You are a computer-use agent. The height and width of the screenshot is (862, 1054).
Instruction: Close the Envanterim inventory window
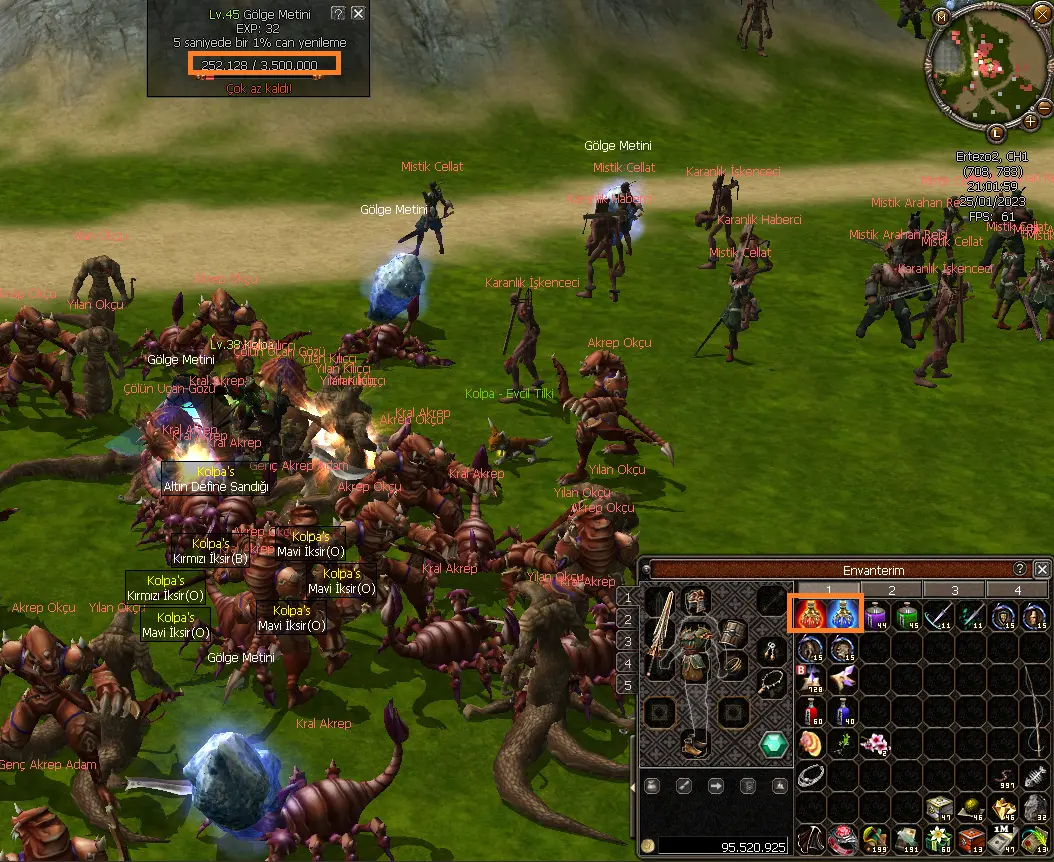pos(1043,569)
